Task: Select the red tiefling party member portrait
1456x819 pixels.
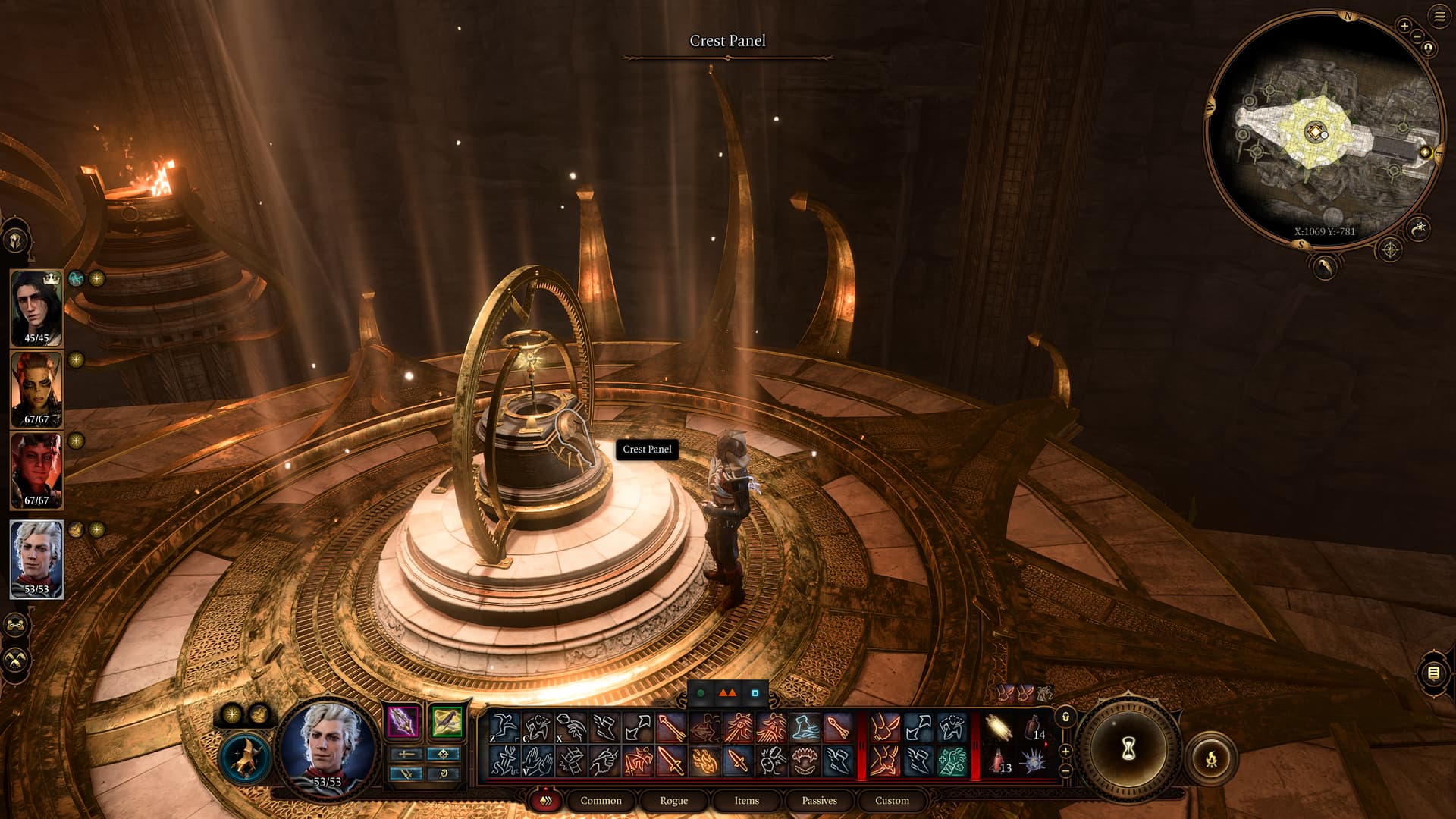Action: (36, 470)
